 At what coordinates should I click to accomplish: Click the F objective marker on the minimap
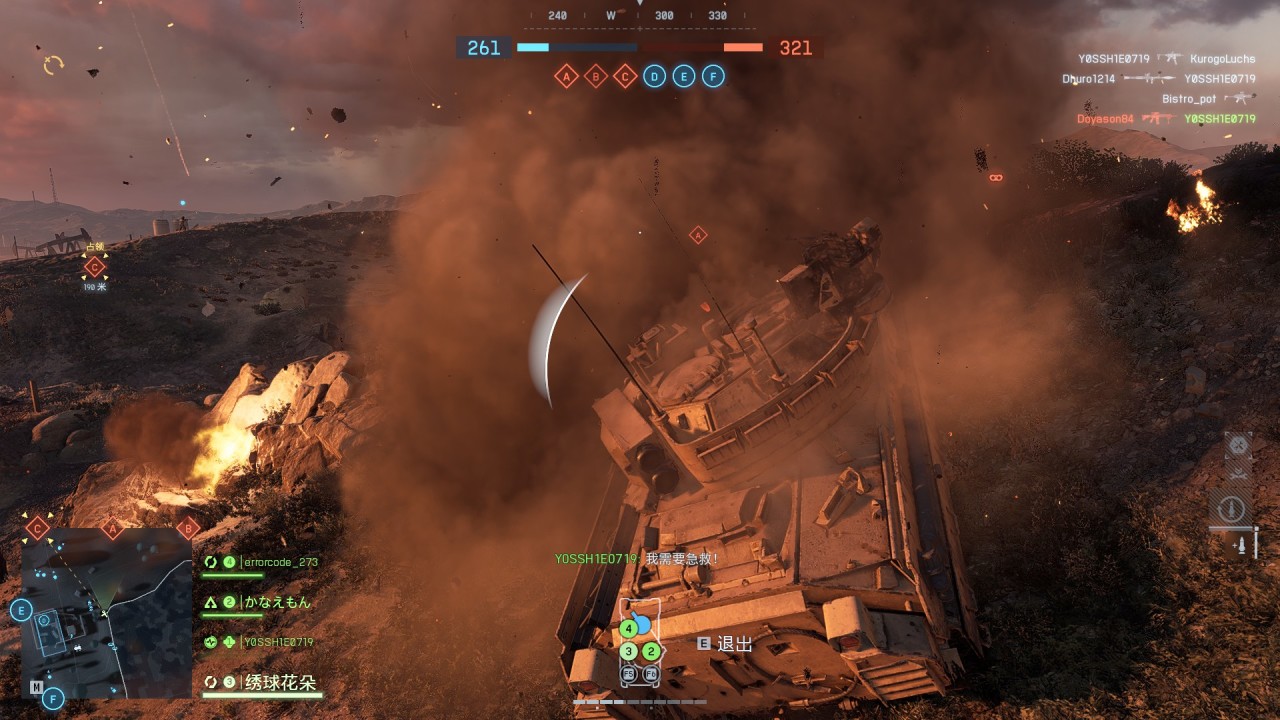(53, 698)
